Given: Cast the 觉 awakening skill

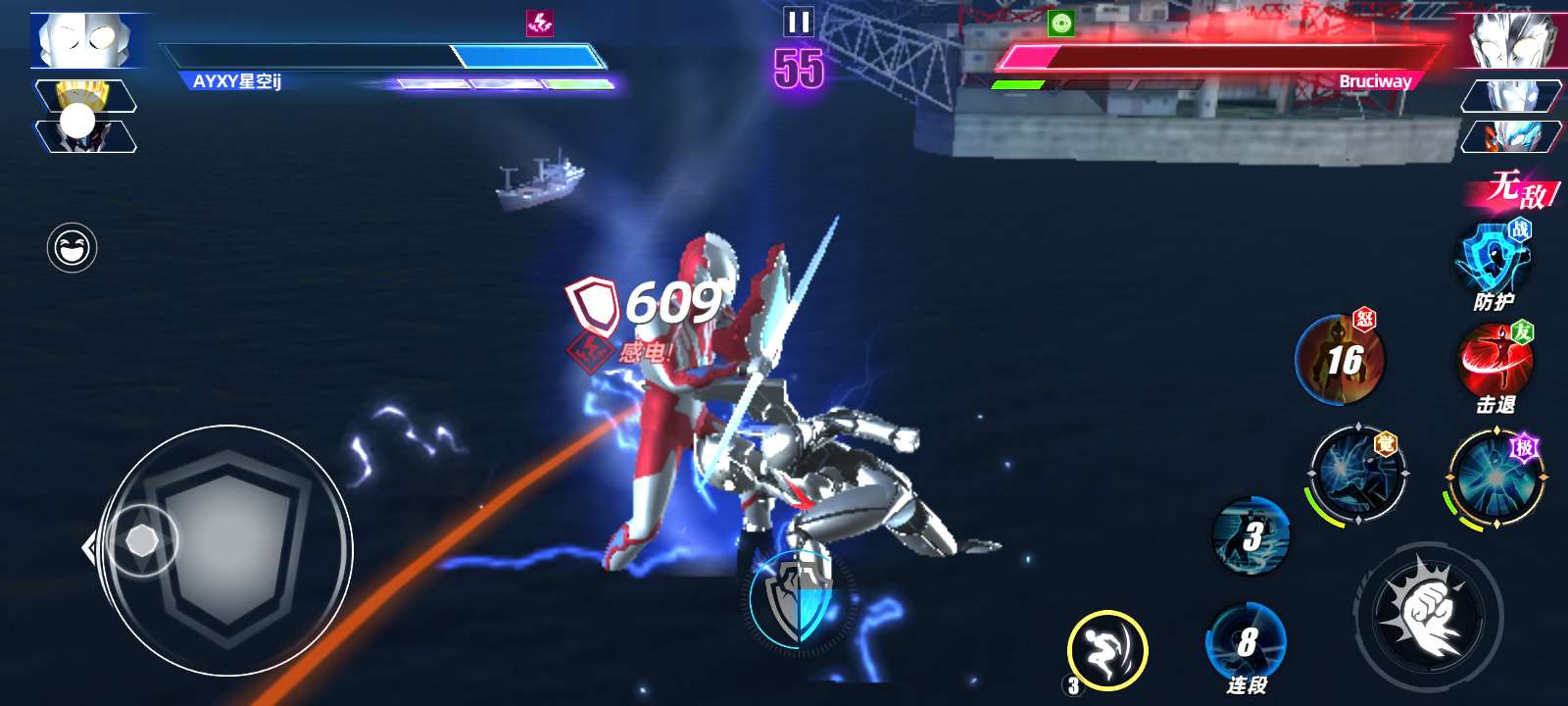Looking at the screenshot, I should [1356, 474].
